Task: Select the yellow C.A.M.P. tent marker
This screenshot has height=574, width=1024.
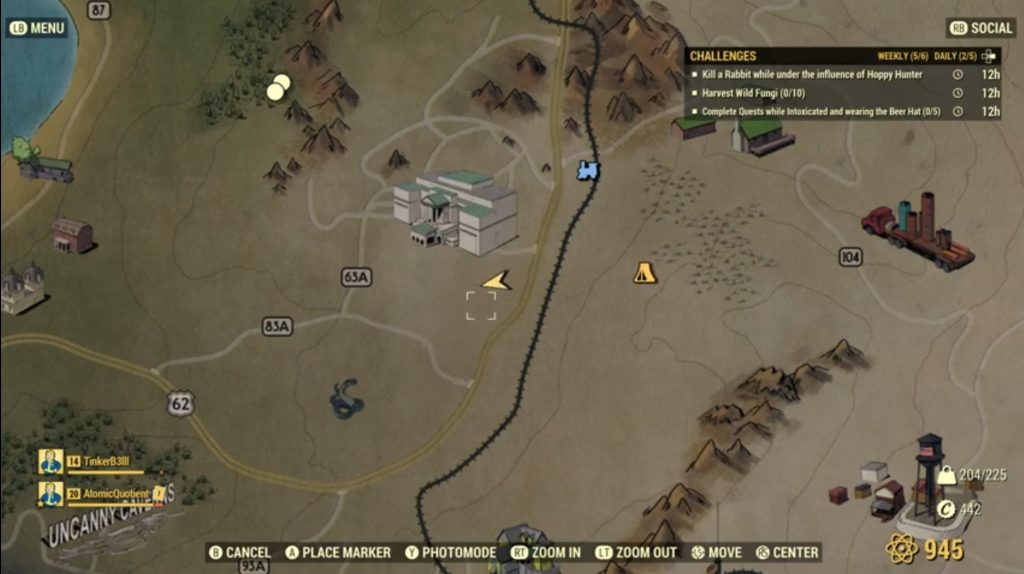Action: tap(645, 272)
